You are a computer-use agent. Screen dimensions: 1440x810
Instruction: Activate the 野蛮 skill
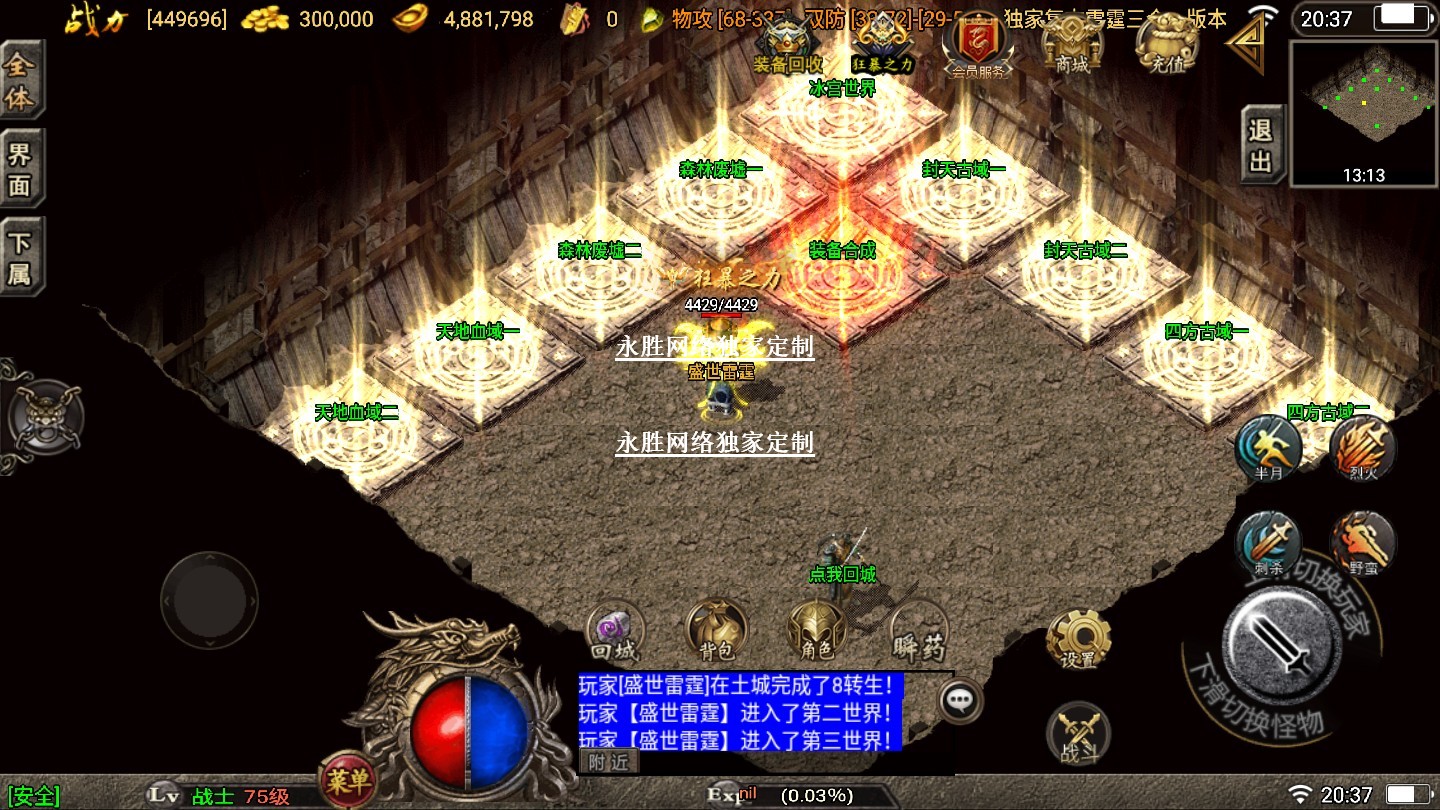click(x=1362, y=544)
